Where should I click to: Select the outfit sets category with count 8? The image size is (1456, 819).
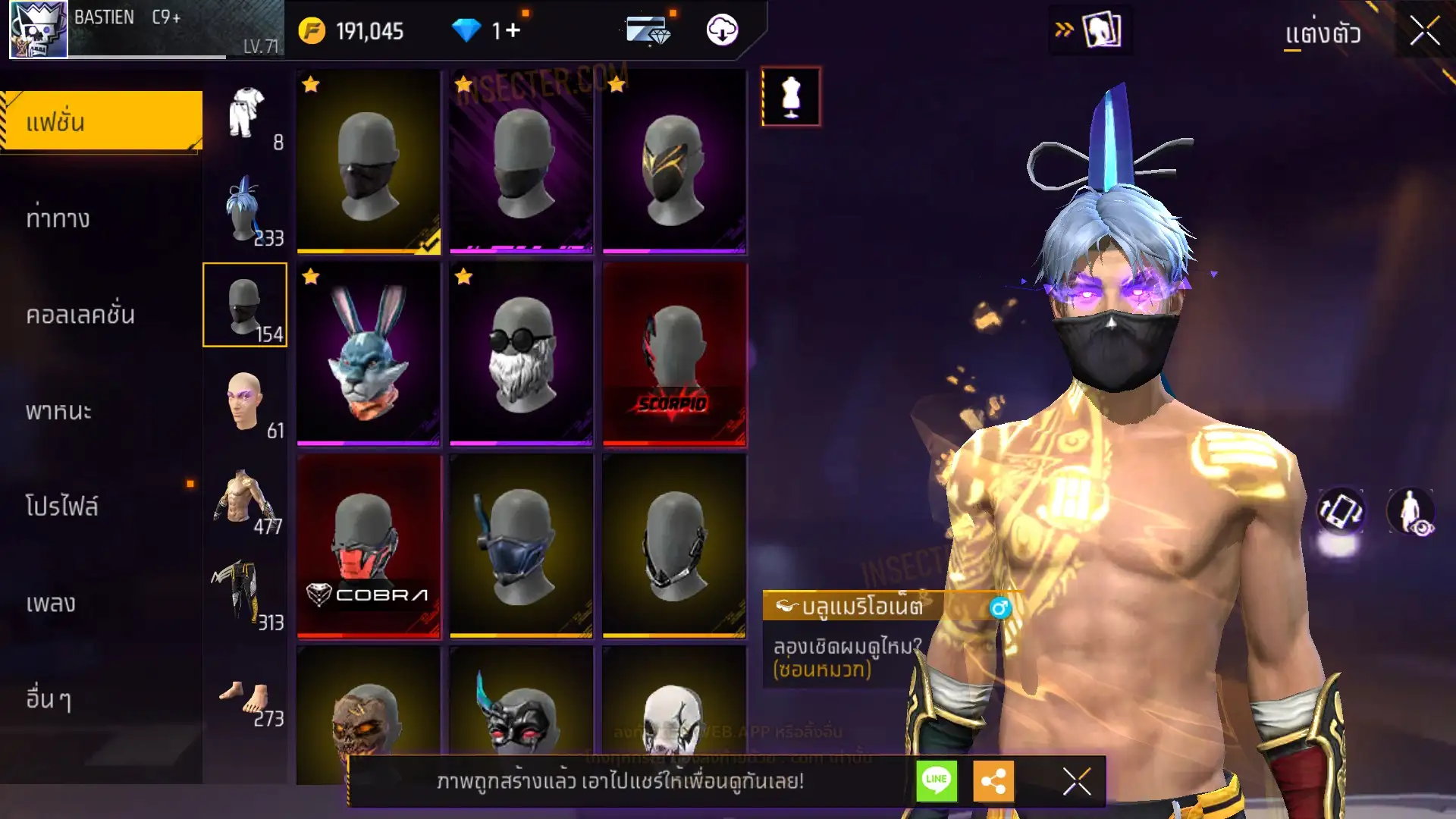(x=245, y=114)
